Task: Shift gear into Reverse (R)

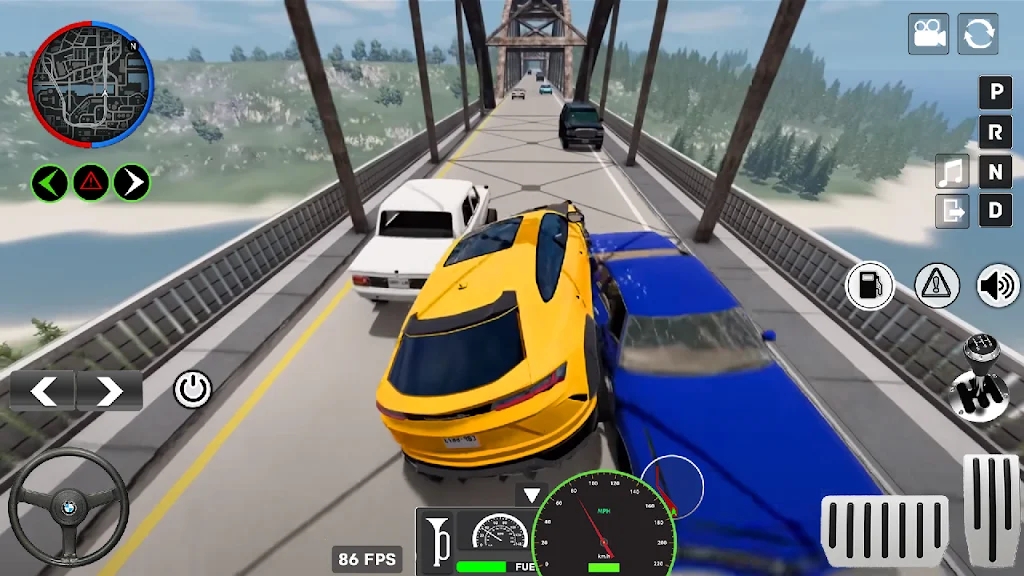Action: pyautogui.click(x=995, y=132)
